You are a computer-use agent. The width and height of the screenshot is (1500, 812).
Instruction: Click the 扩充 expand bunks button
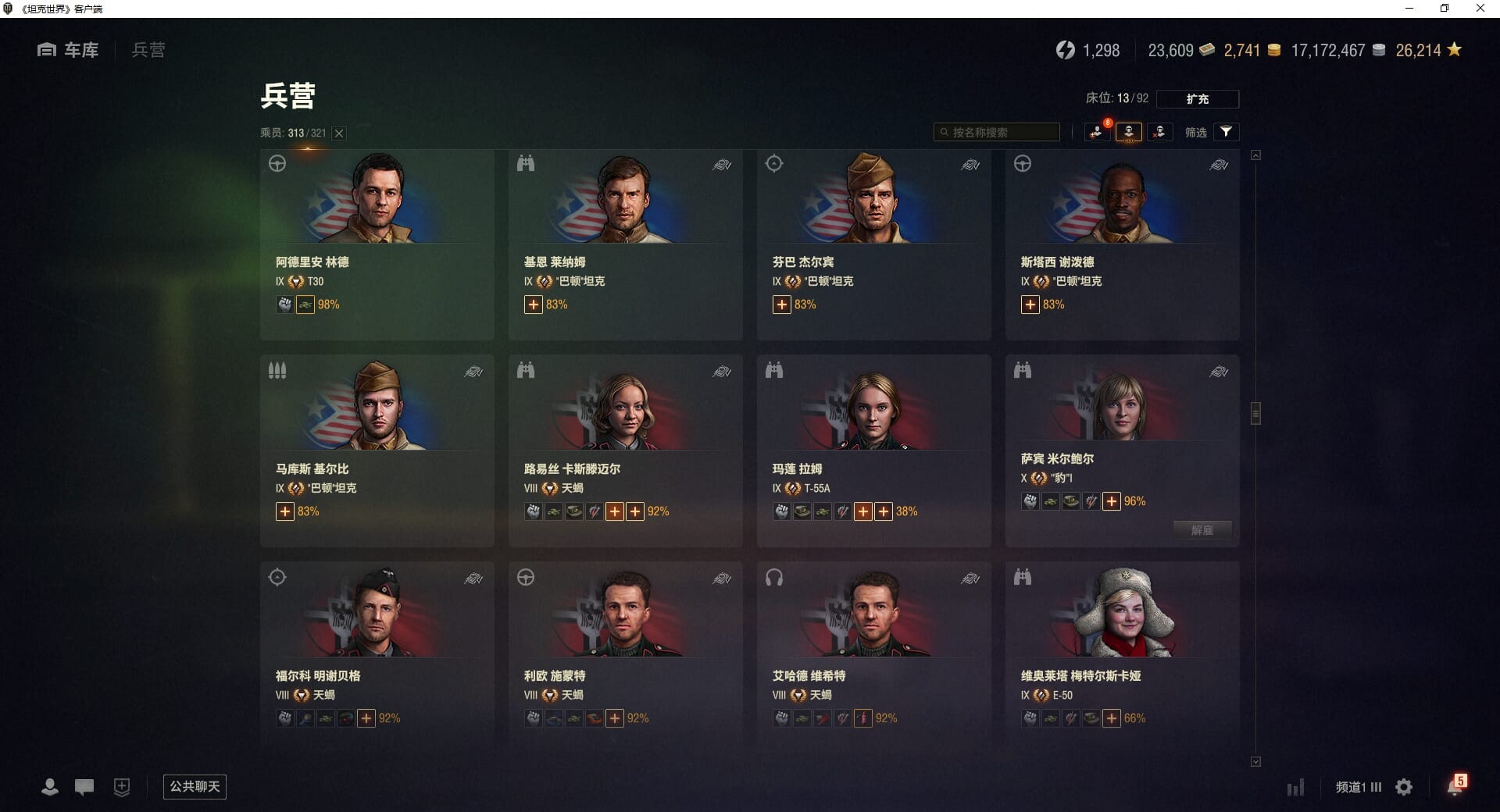(1197, 99)
